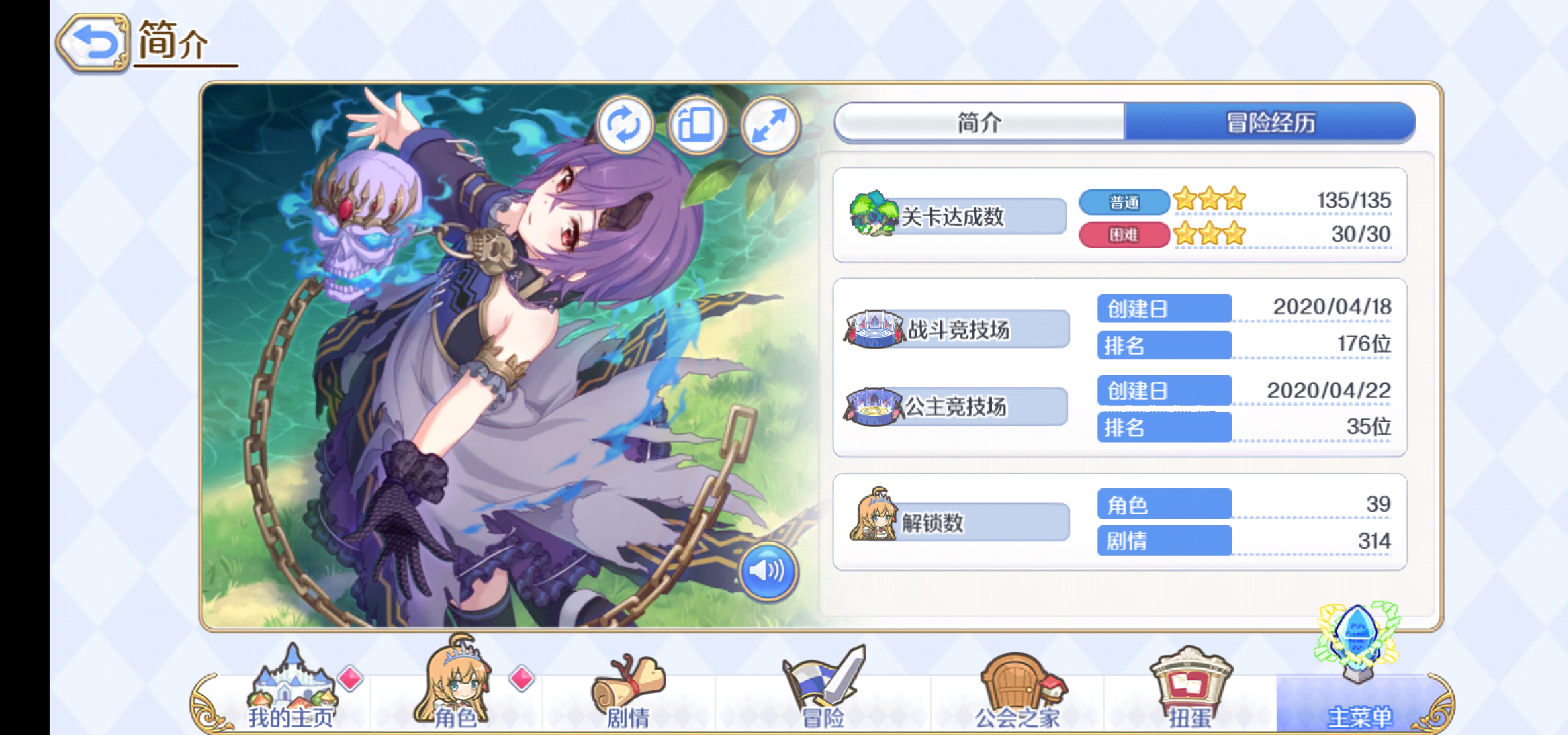Viewport: 1568px width, 735px height.
Task: Play the character voice via speaker icon
Action: 769,573
